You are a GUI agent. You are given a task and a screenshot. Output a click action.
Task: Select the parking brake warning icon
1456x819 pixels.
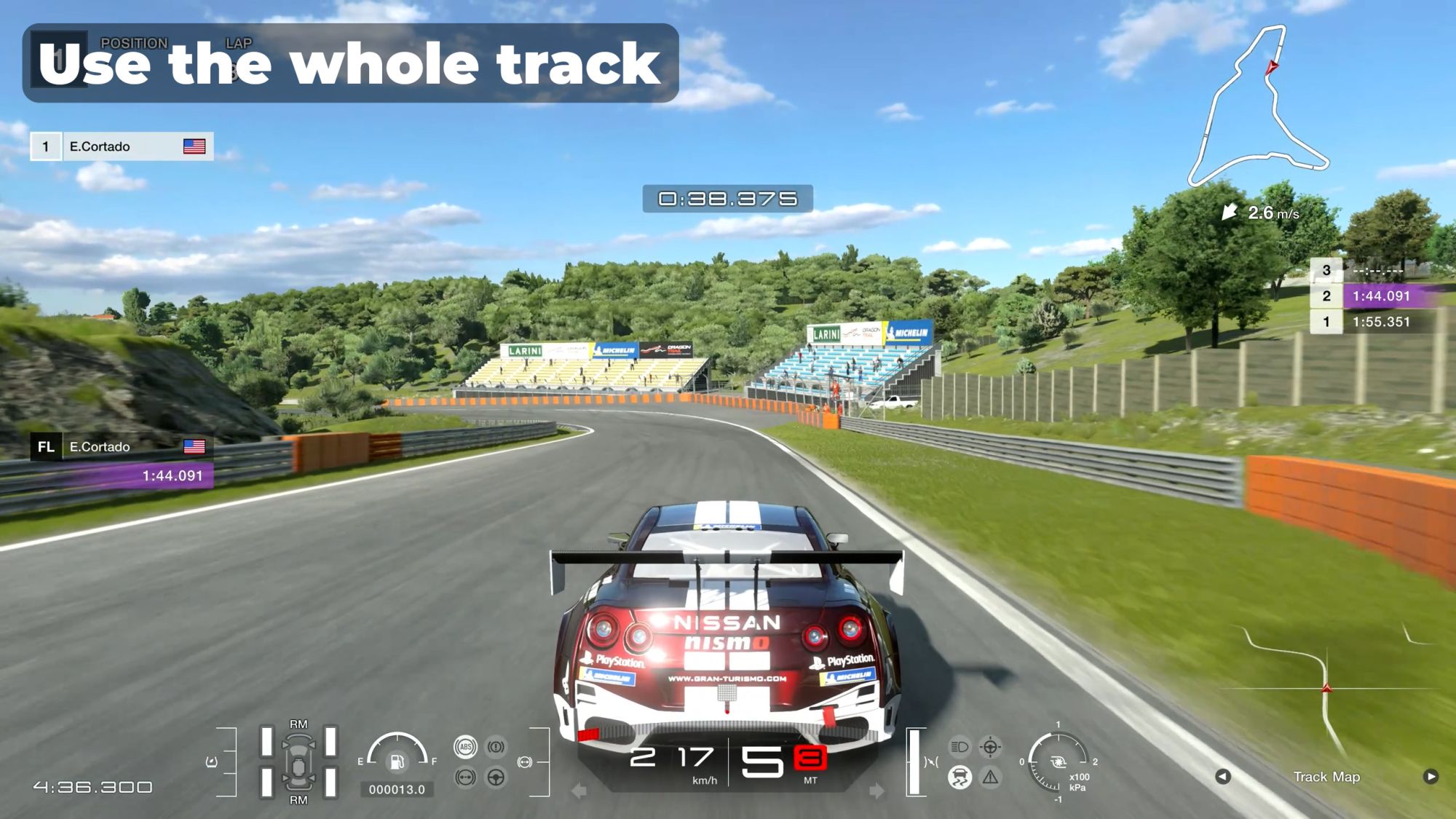tap(496, 747)
